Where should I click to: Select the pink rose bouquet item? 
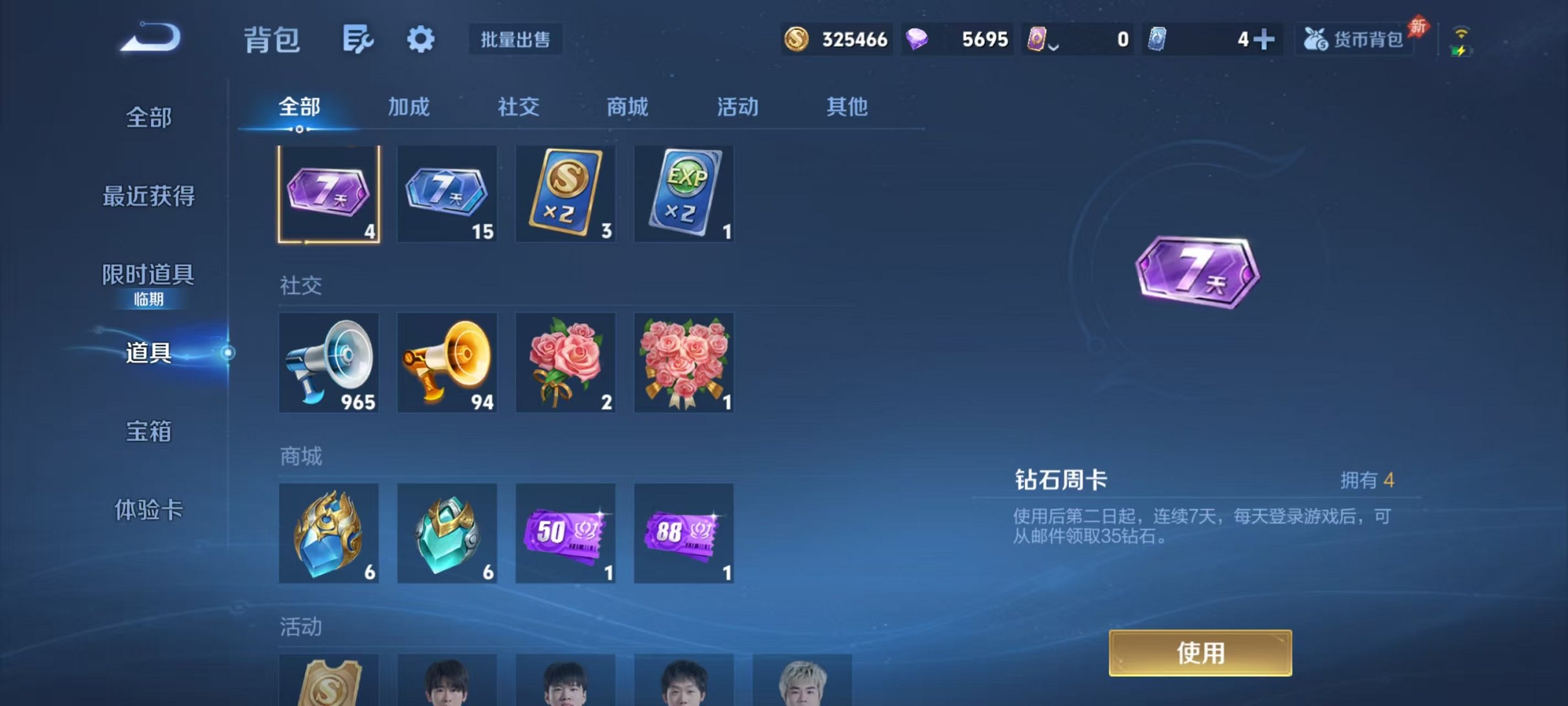pos(565,361)
